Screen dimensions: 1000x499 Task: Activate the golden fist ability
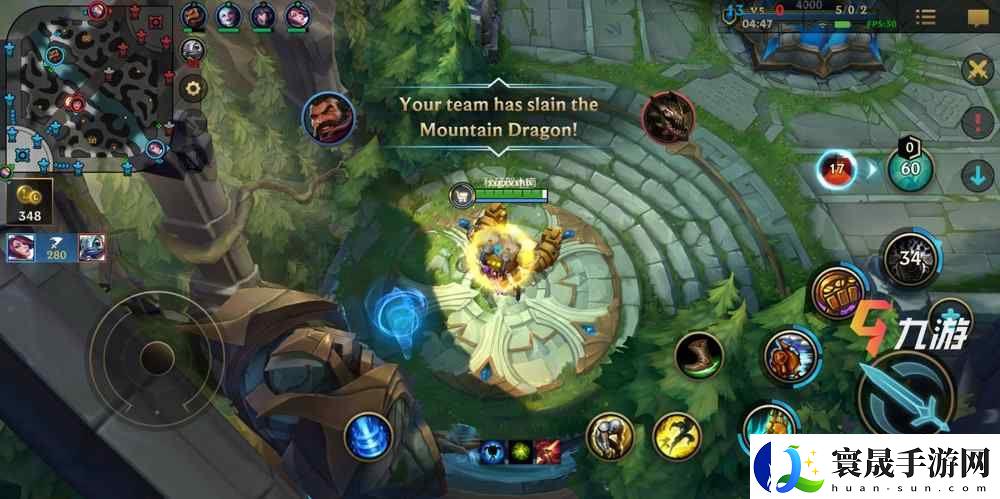(x=836, y=293)
